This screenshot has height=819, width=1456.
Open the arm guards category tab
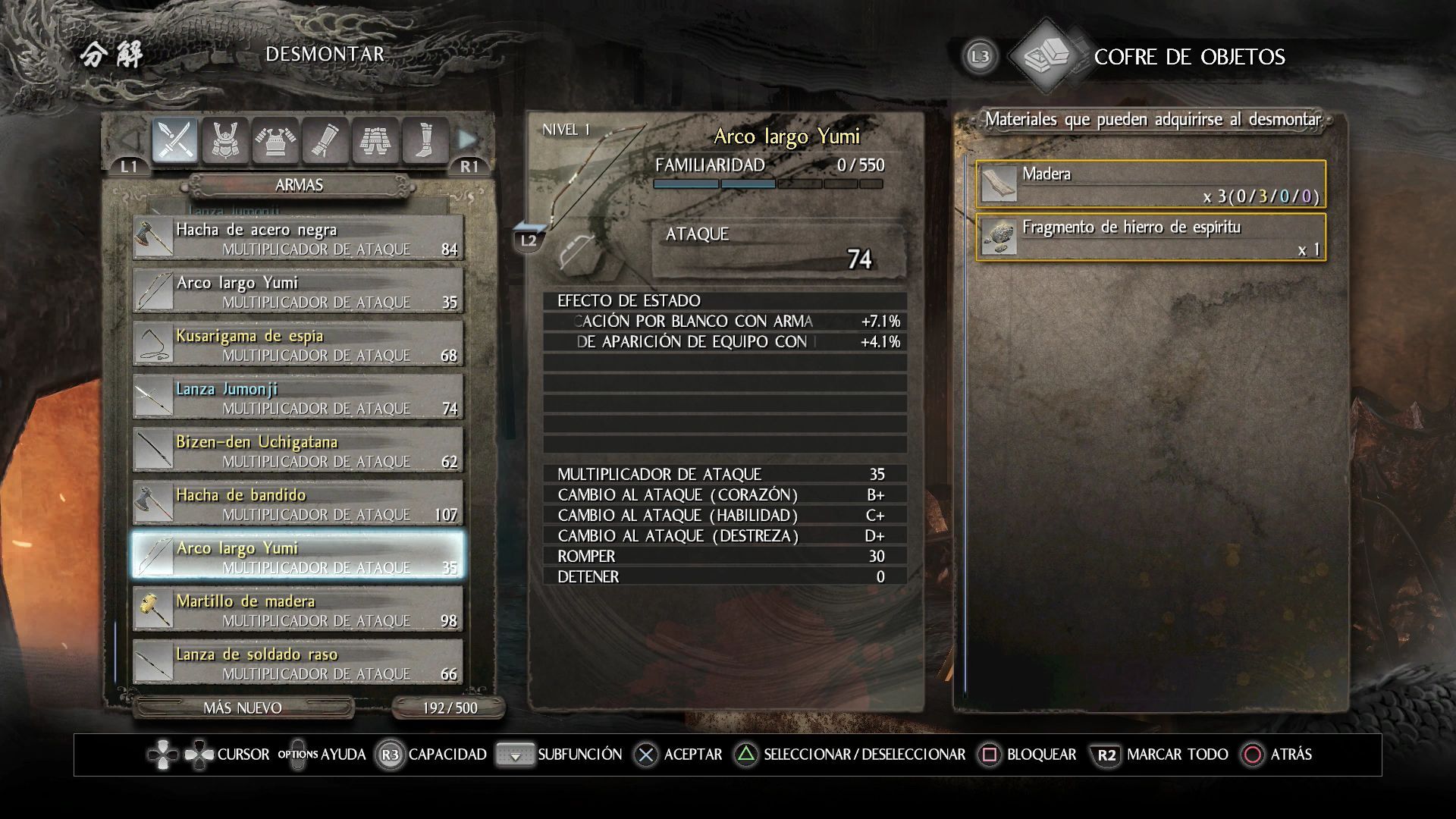(325, 140)
